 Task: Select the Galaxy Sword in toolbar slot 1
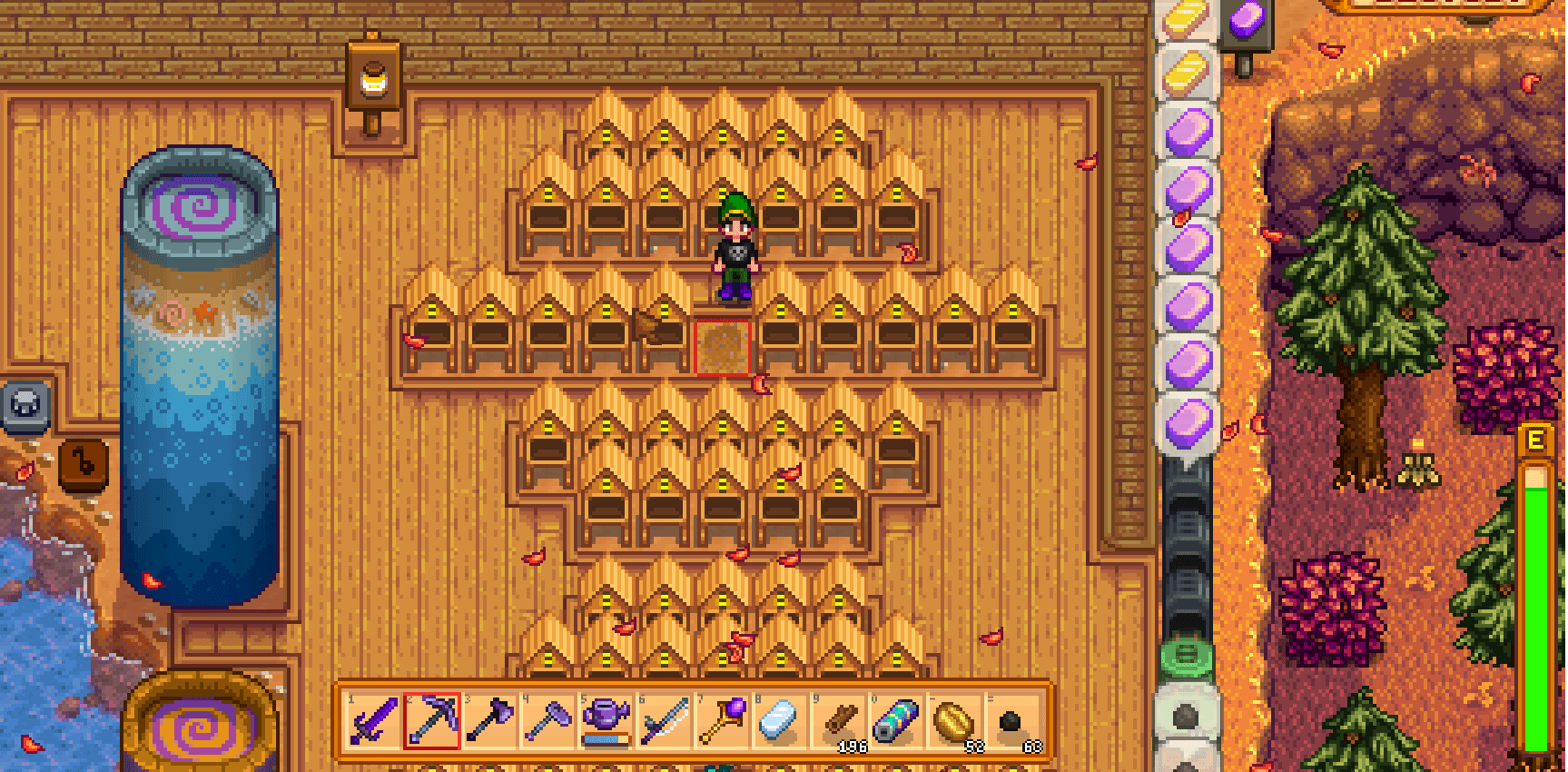pos(374,720)
